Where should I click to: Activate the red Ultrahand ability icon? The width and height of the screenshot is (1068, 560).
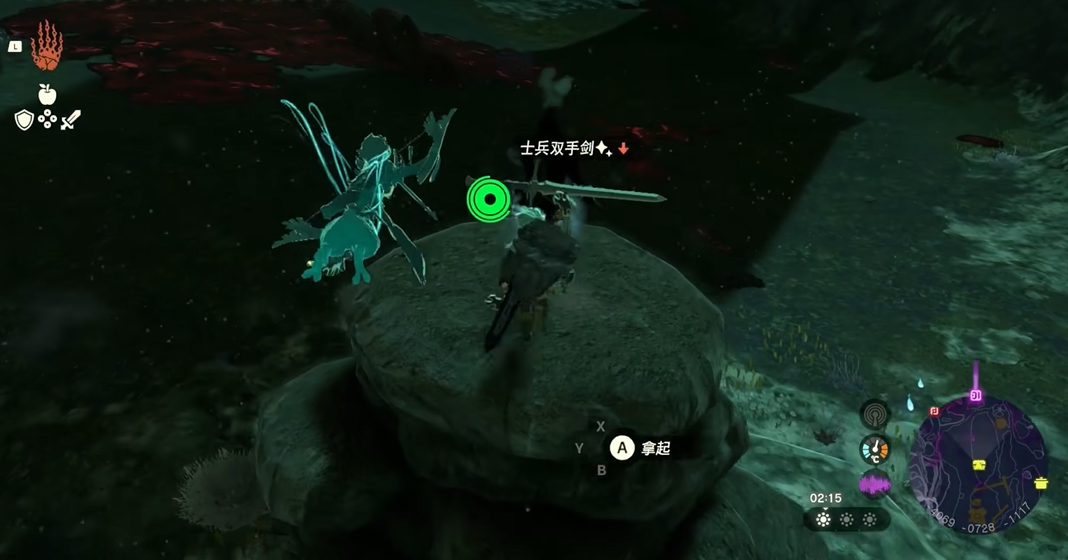(x=46, y=46)
